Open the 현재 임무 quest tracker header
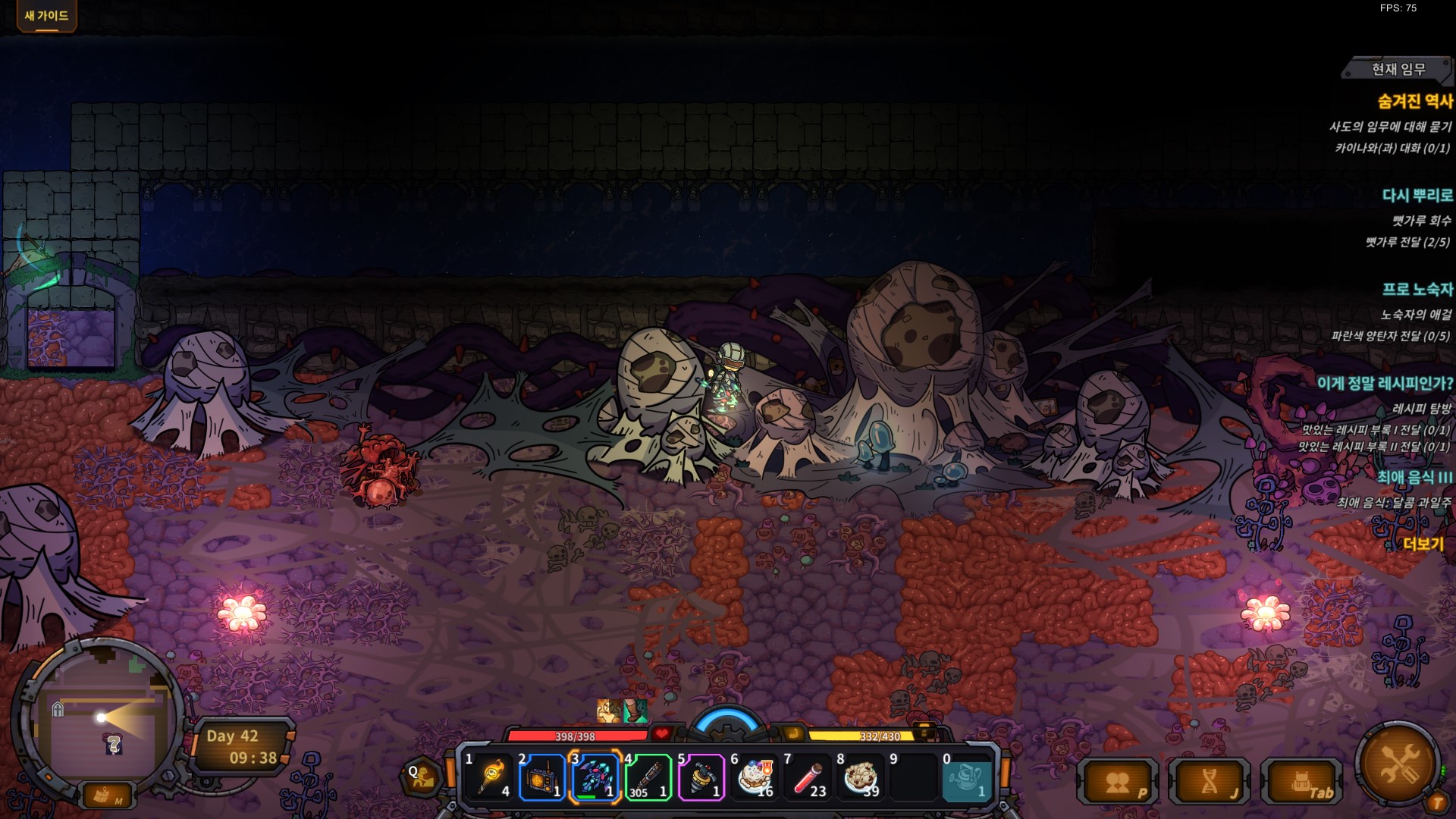 (x=1398, y=70)
